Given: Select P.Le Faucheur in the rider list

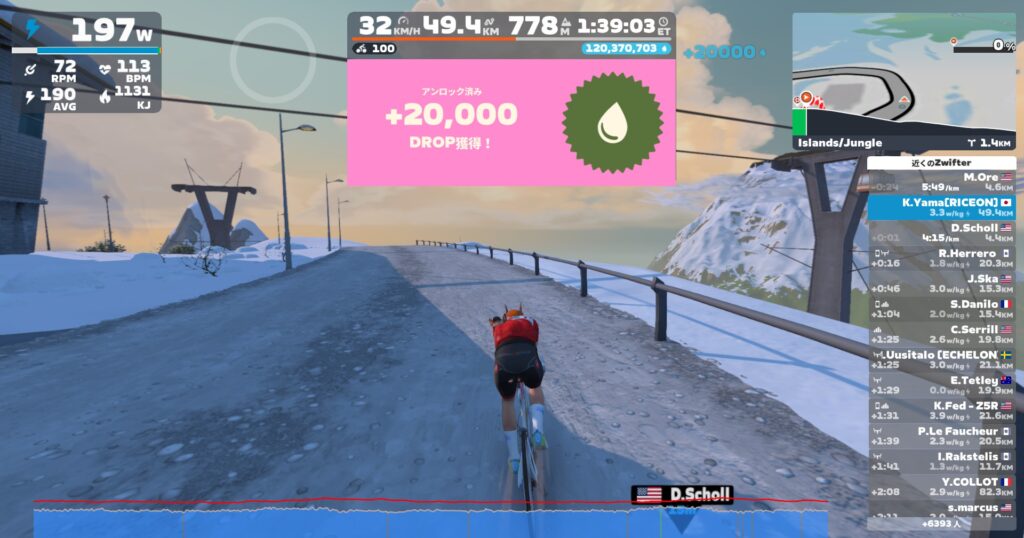Looking at the screenshot, I should (942, 436).
